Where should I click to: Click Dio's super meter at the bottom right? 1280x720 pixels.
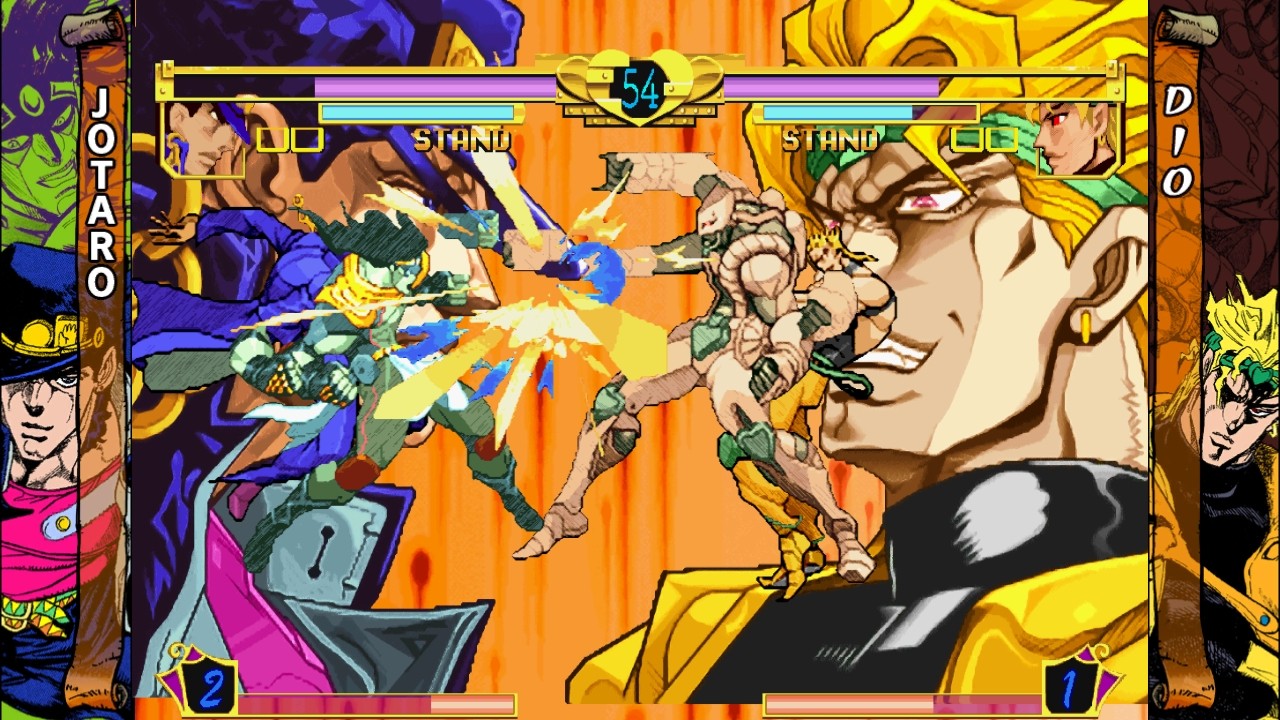click(x=900, y=702)
